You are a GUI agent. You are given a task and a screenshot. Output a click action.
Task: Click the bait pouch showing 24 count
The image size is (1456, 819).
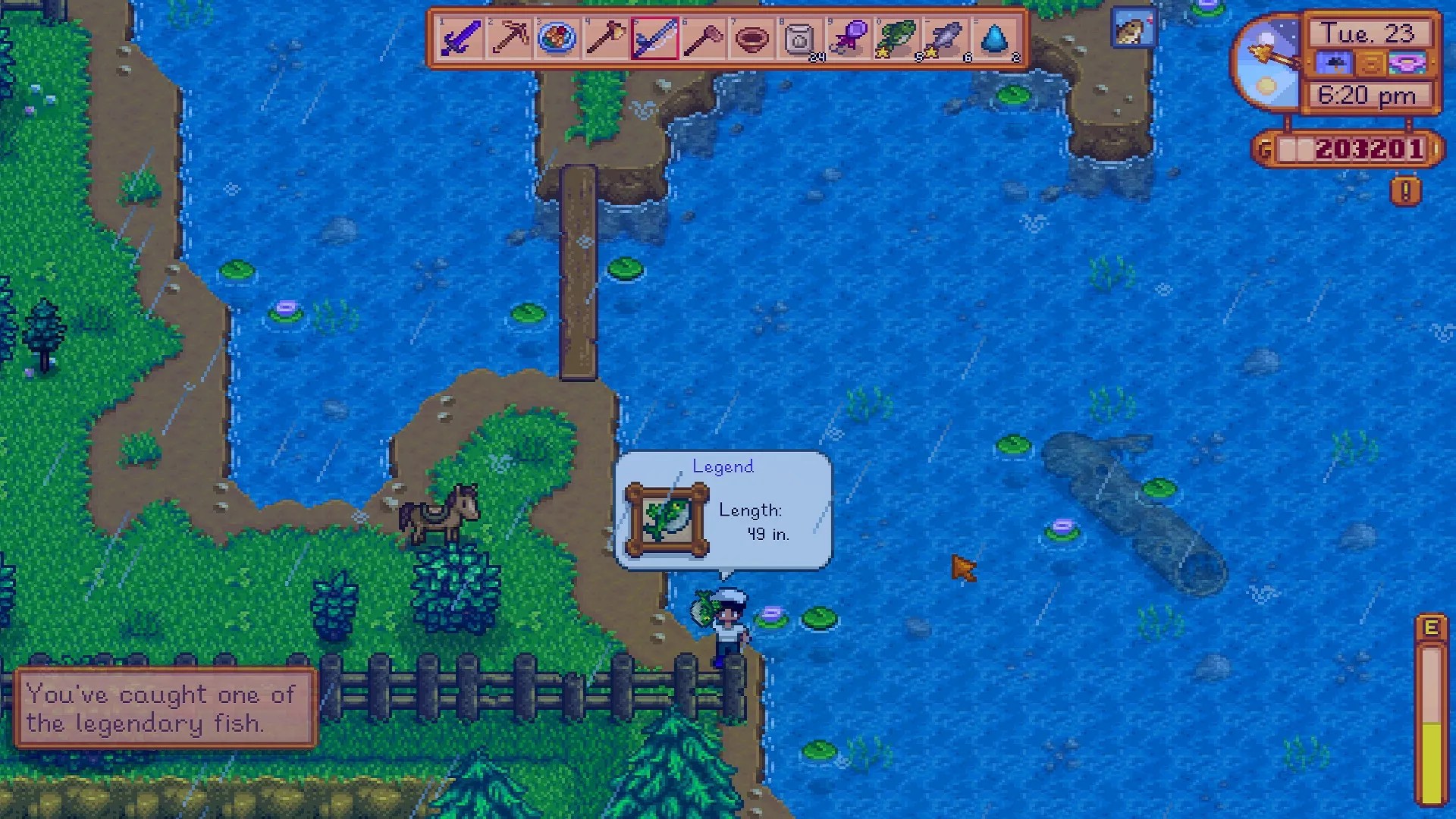point(800,38)
